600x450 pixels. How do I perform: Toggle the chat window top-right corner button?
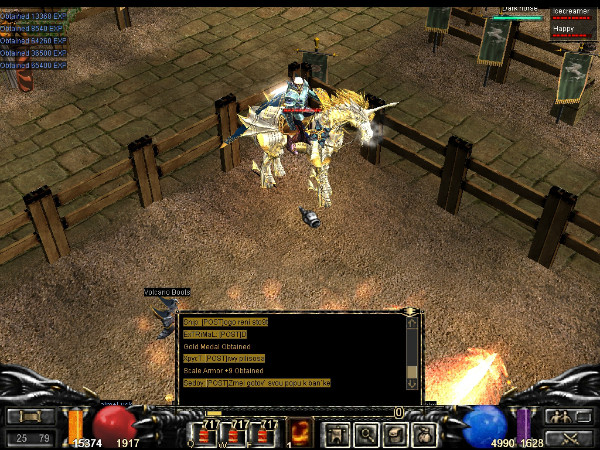412,322
